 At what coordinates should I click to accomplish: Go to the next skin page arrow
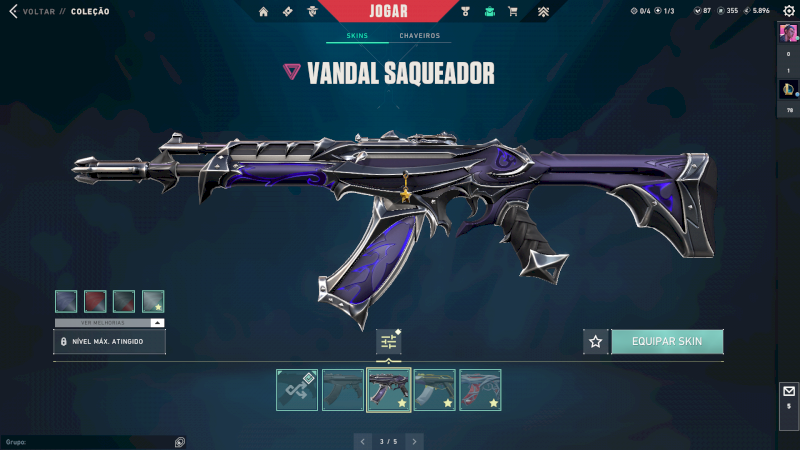click(414, 440)
